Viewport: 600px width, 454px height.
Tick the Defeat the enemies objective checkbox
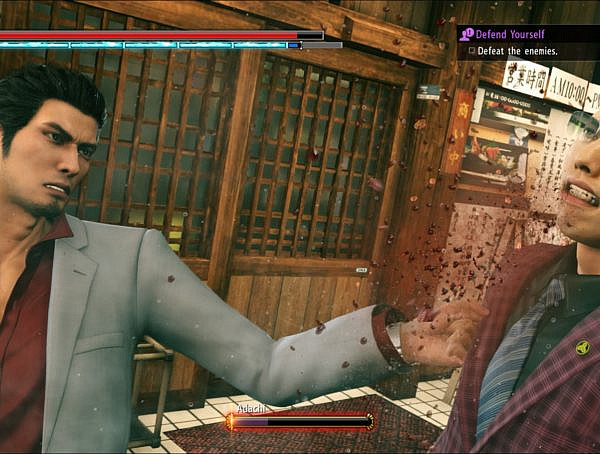[x=471, y=51]
